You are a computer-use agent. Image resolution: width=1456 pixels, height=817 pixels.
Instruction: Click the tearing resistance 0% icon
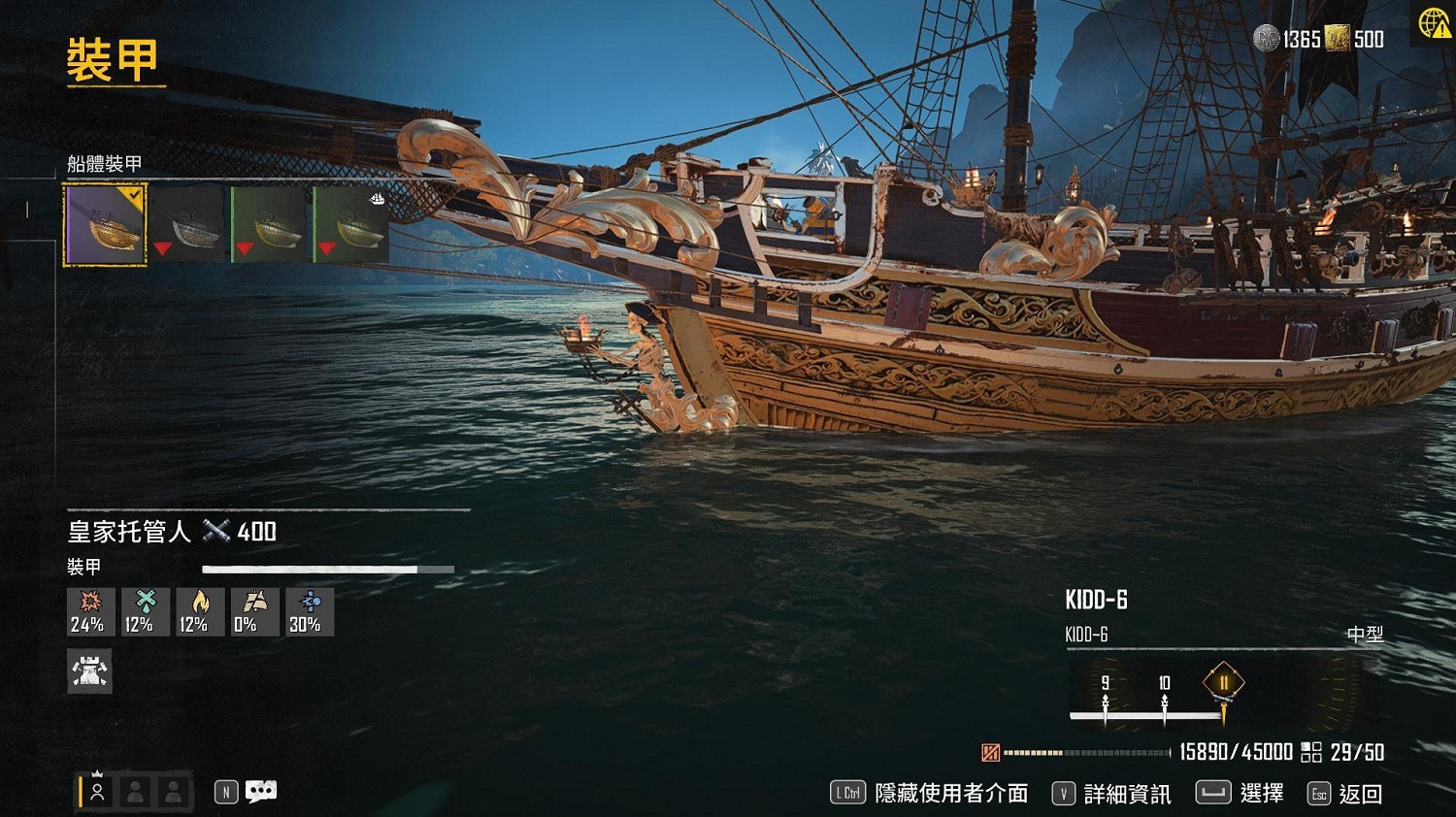coord(253,611)
